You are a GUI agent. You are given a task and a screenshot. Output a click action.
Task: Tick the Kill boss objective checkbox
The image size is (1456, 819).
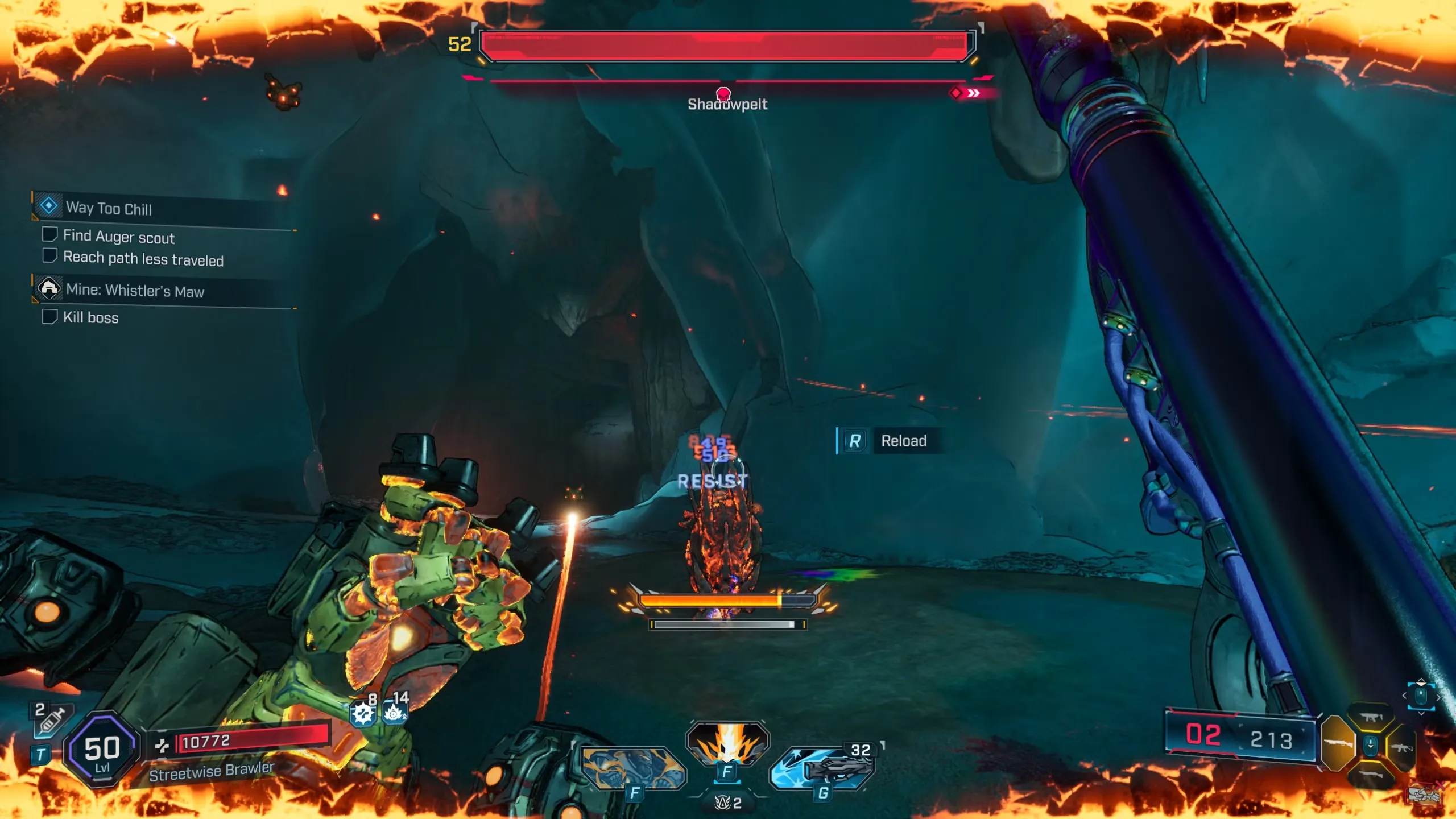(50, 316)
